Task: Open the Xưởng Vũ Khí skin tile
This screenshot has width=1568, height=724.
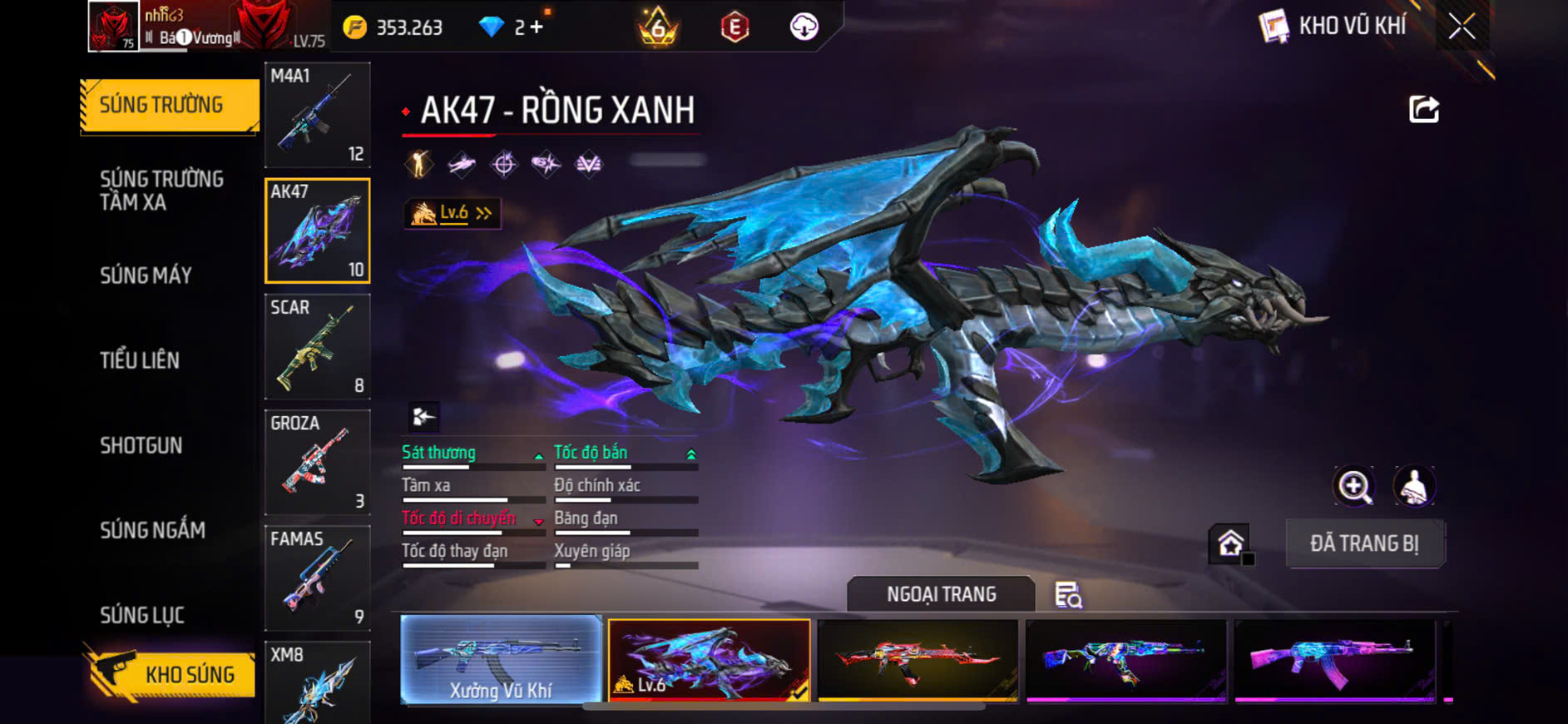Action: (501, 659)
